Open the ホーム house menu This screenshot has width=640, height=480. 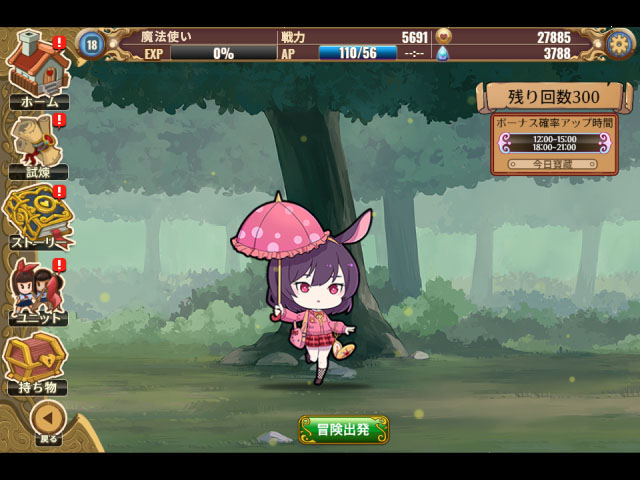pyautogui.click(x=38, y=68)
